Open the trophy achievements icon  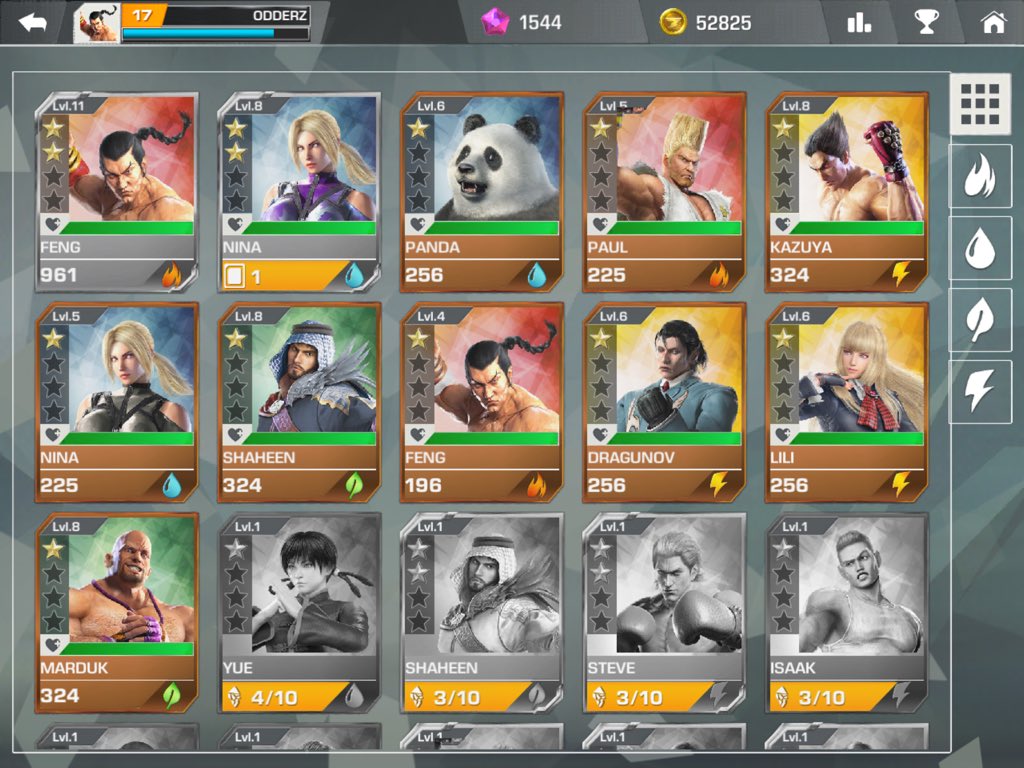[927, 22]
